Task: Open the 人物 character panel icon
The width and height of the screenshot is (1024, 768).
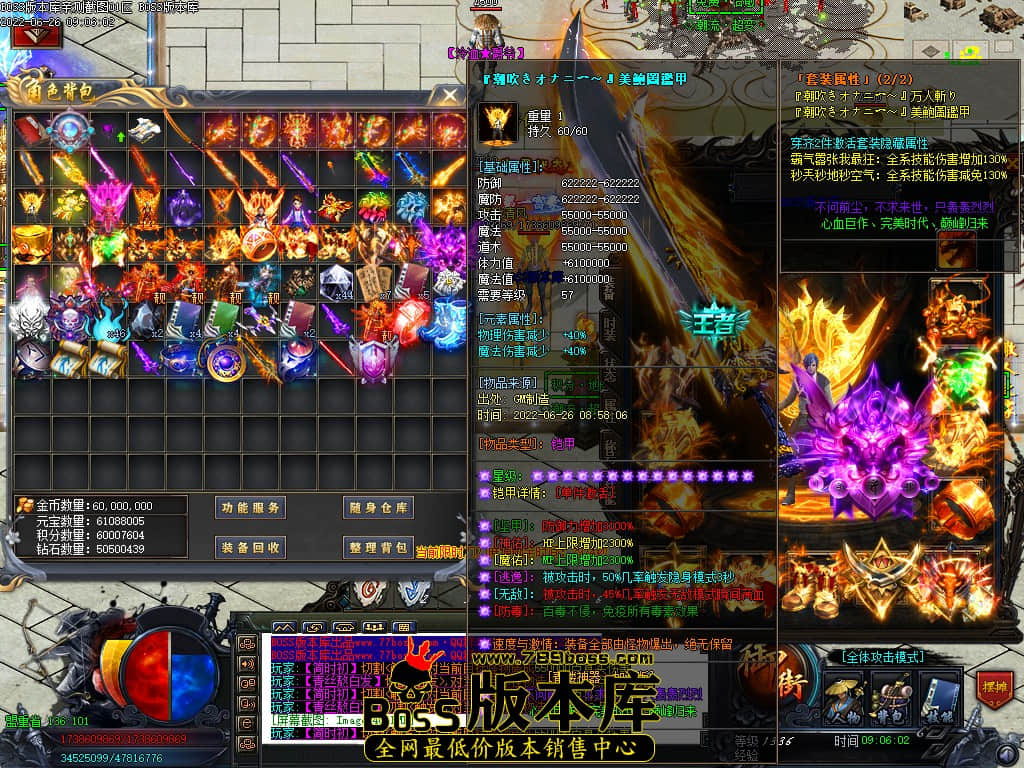Action: coord(843,697)
